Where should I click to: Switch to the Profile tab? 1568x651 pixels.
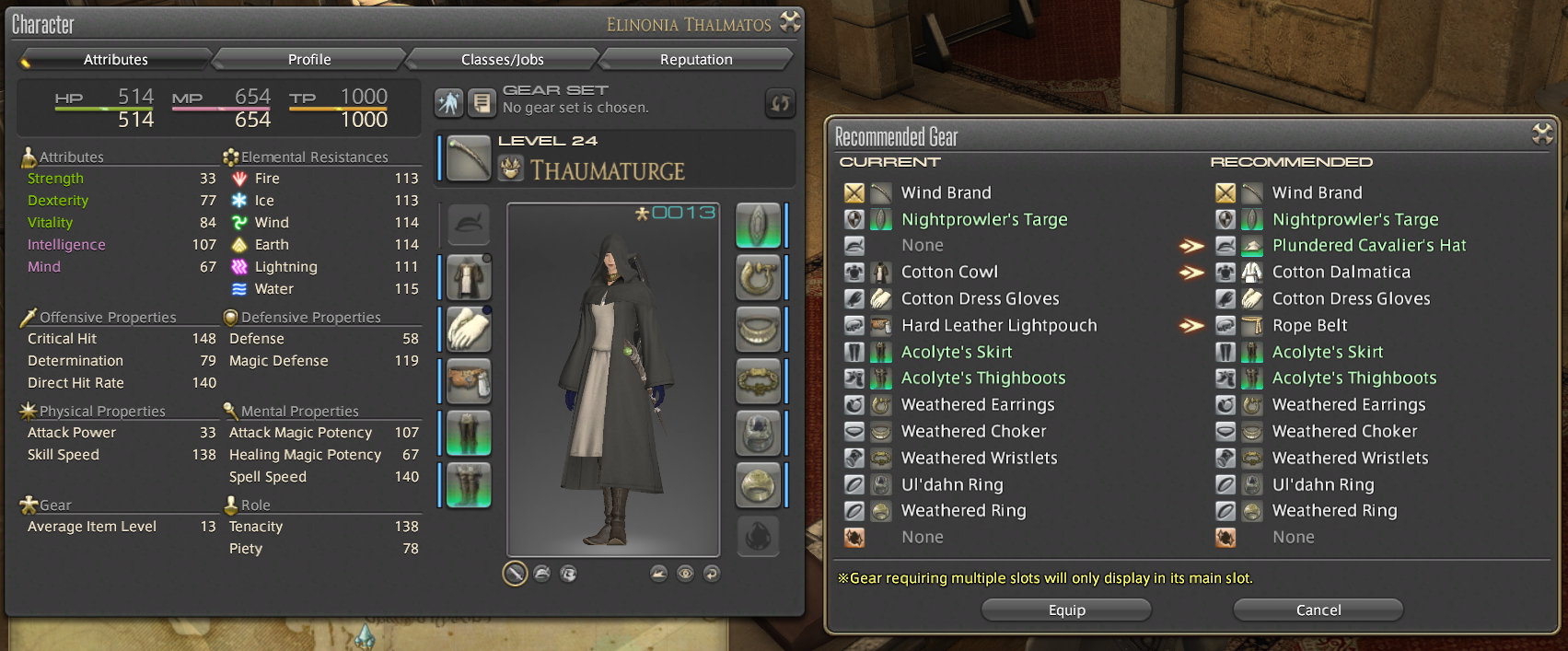coord(309,60)
